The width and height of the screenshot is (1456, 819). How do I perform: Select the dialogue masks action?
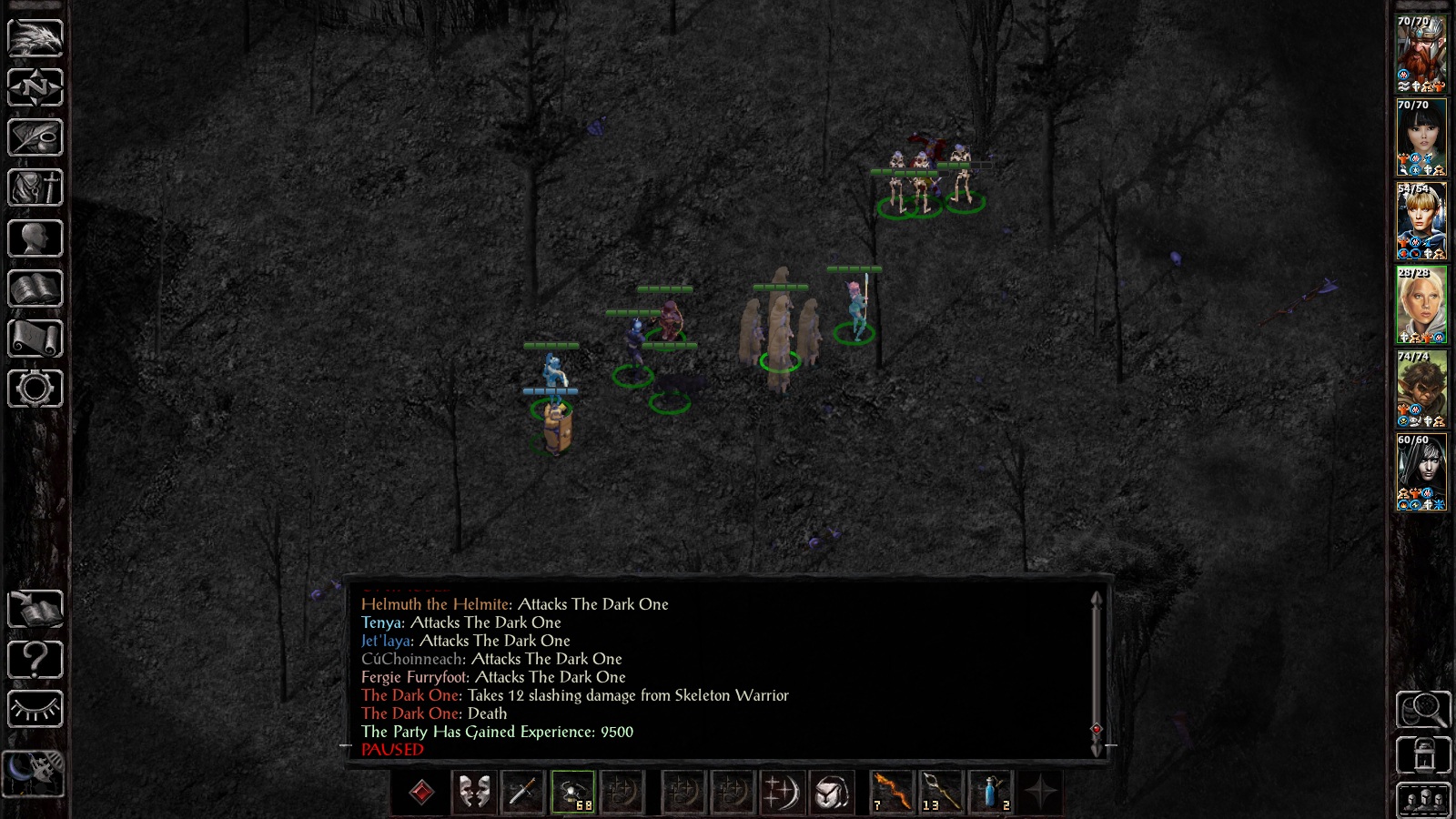[475, 793]
